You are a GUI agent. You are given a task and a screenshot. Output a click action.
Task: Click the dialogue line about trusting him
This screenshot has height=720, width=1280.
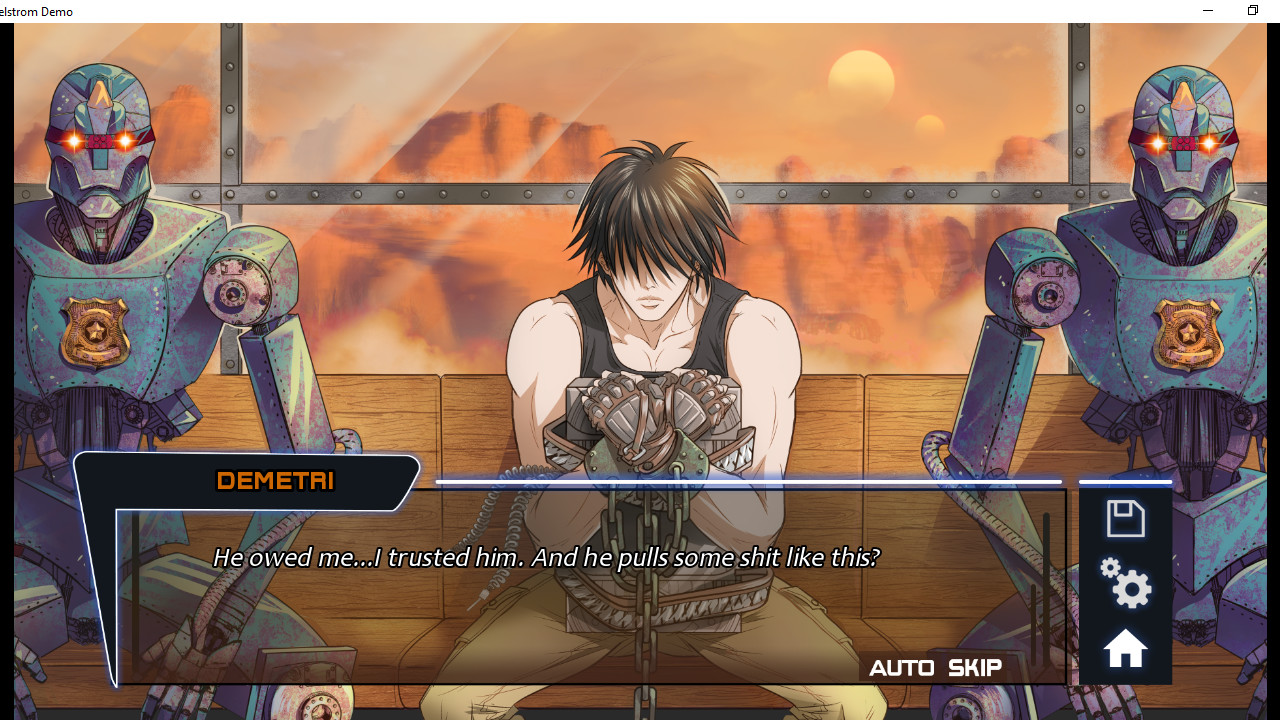[x=545, y=557]
